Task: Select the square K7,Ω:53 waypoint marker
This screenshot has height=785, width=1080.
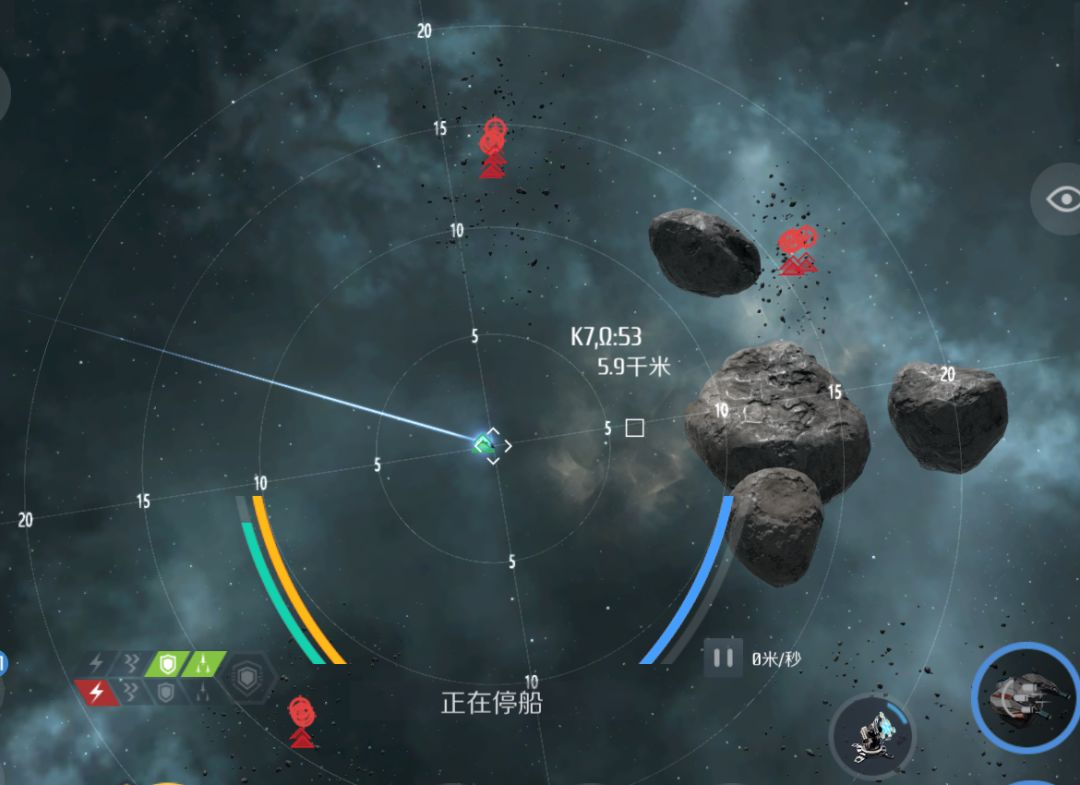Action: 634,428
